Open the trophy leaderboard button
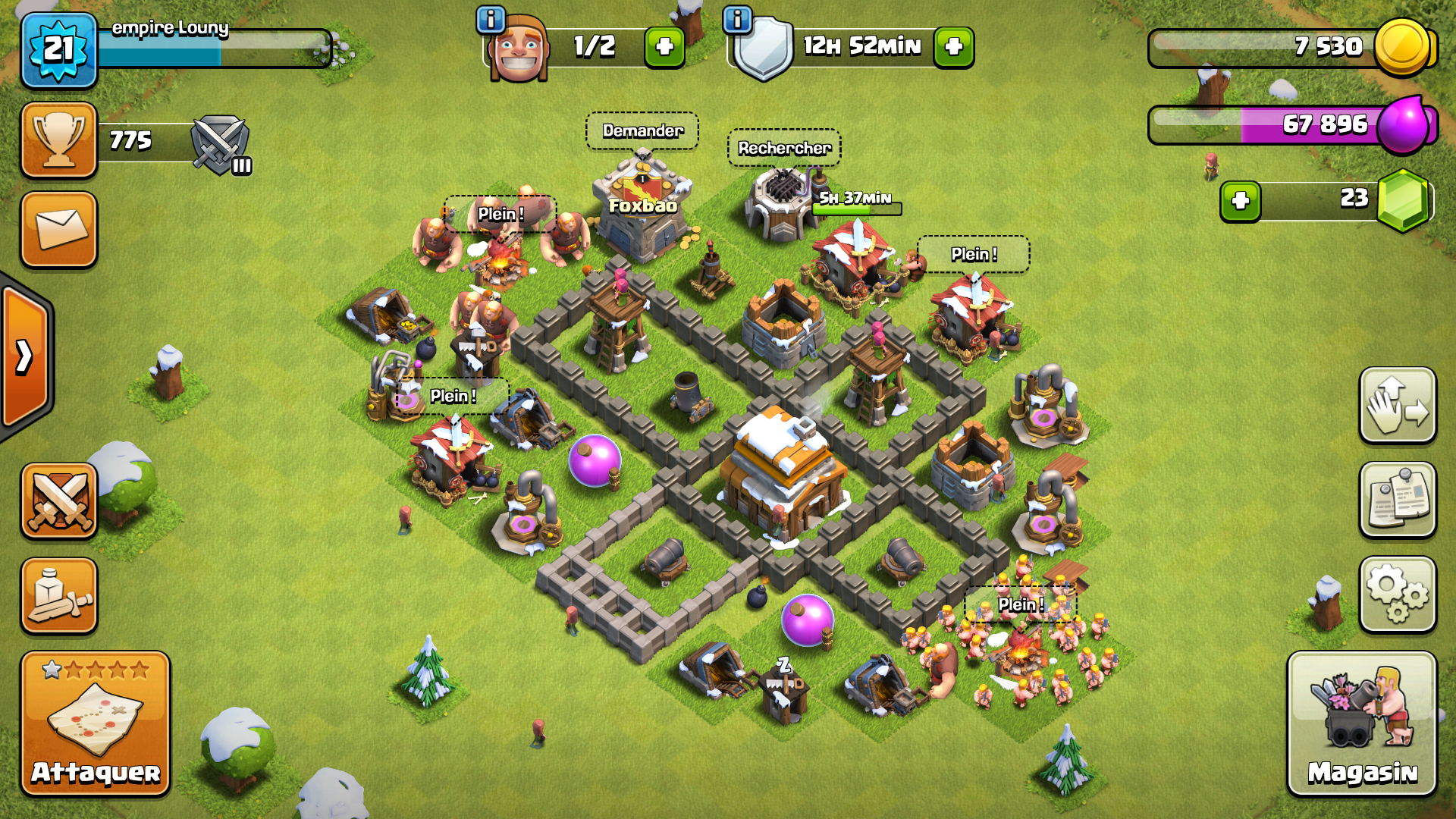This screenshot has height=819, width=1456. (59, 141)
